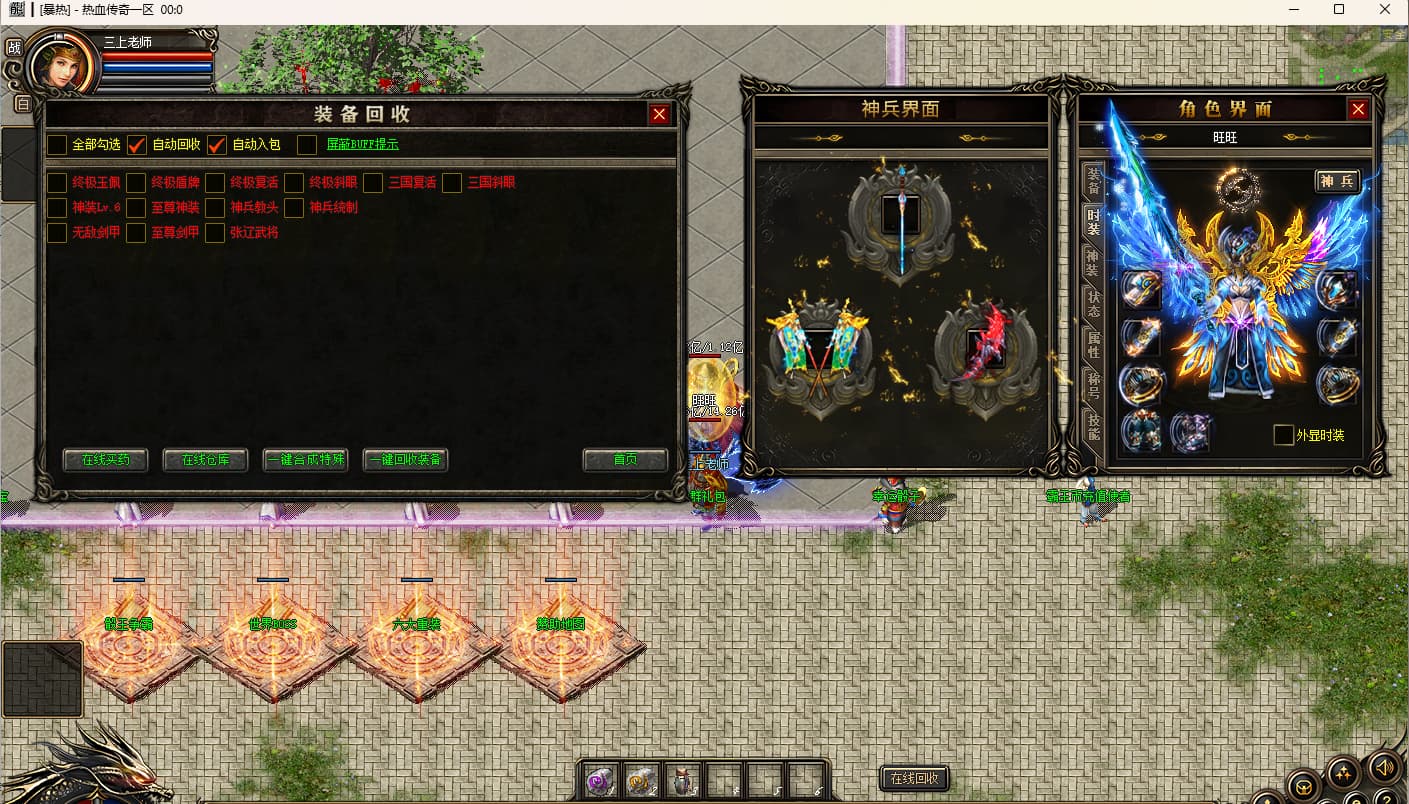1409x804 pixels.
Task: Open the 技能 skills tab
Action: [x=1094, y=426]
